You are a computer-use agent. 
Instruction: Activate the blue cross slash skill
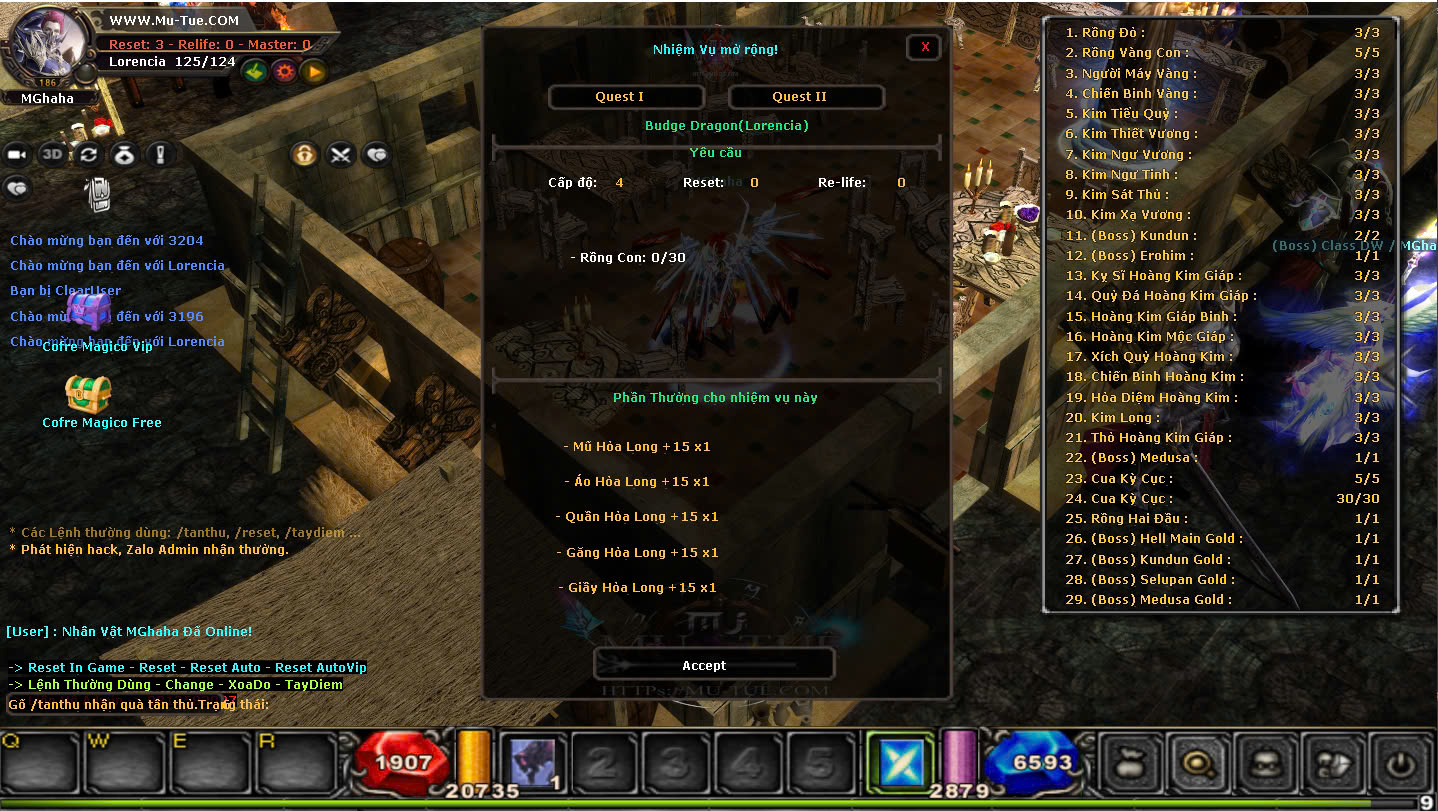900,764
